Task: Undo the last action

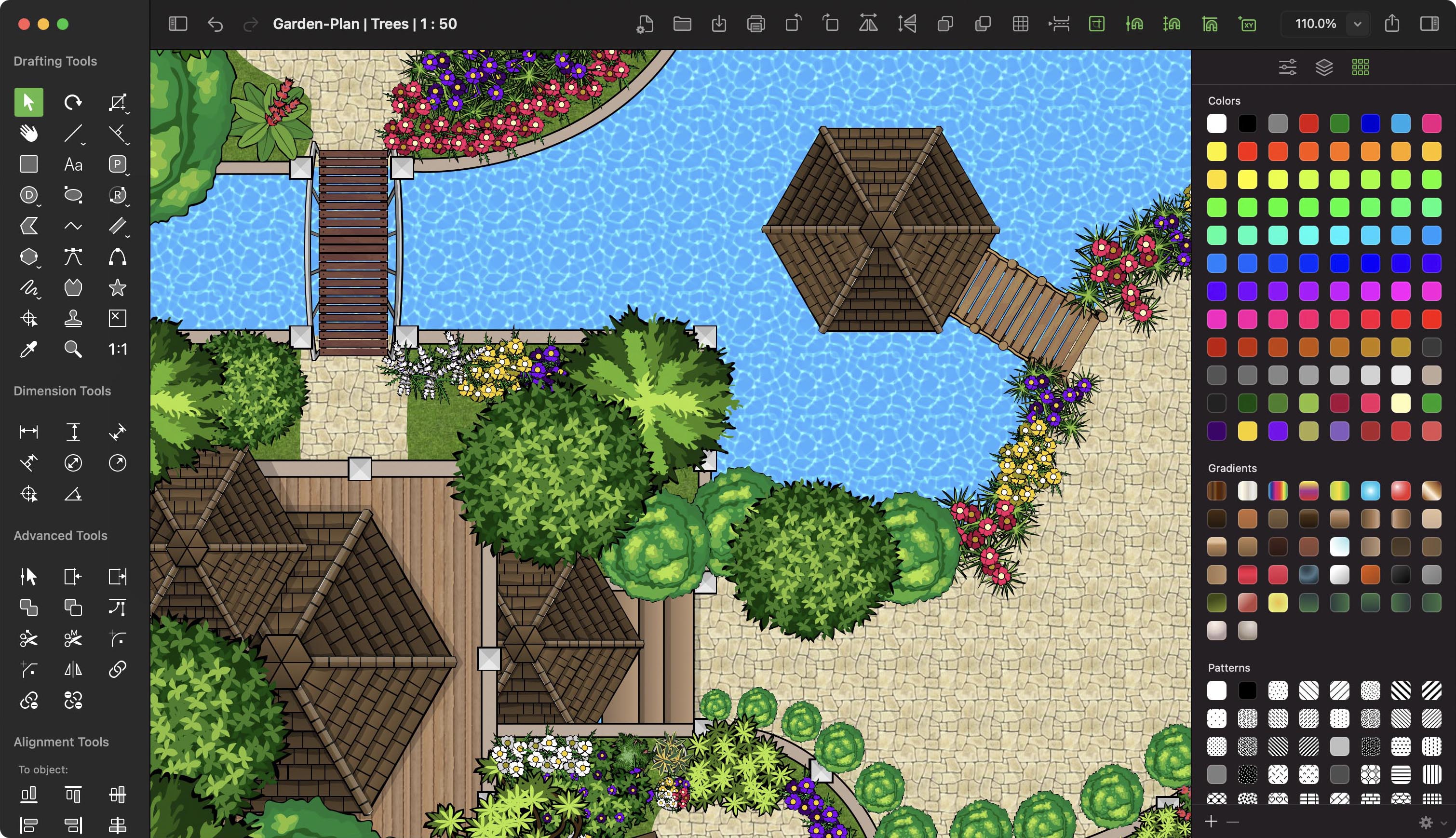Action: click(215, 24)
